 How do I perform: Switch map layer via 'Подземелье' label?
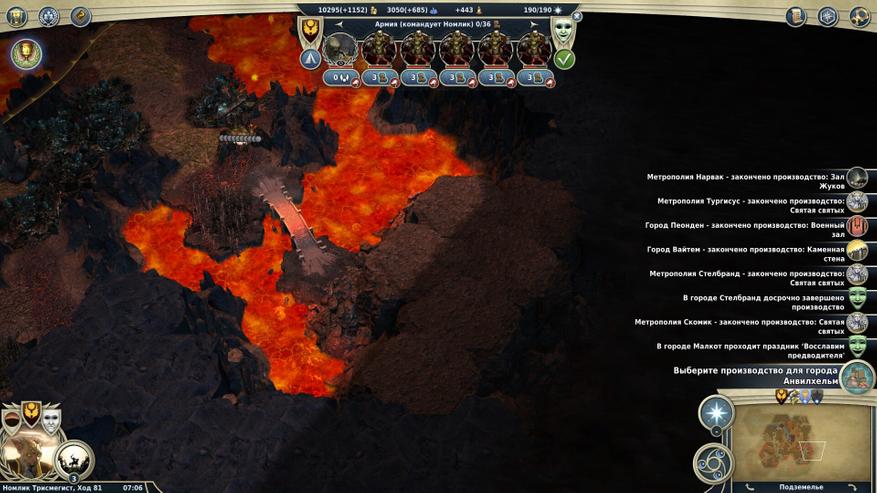pos(799,487)
